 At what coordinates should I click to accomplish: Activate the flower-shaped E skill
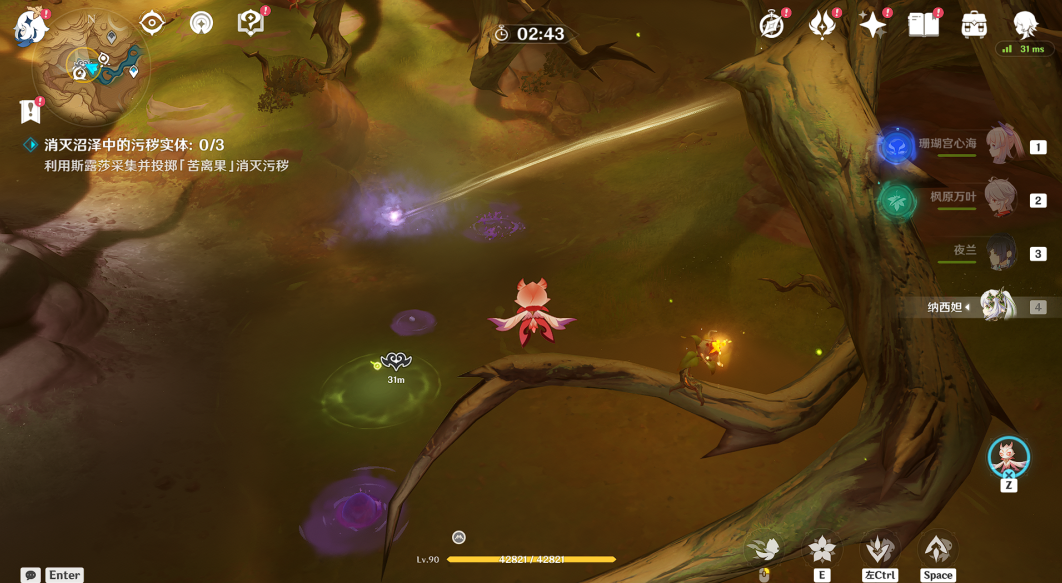(822, 549)
